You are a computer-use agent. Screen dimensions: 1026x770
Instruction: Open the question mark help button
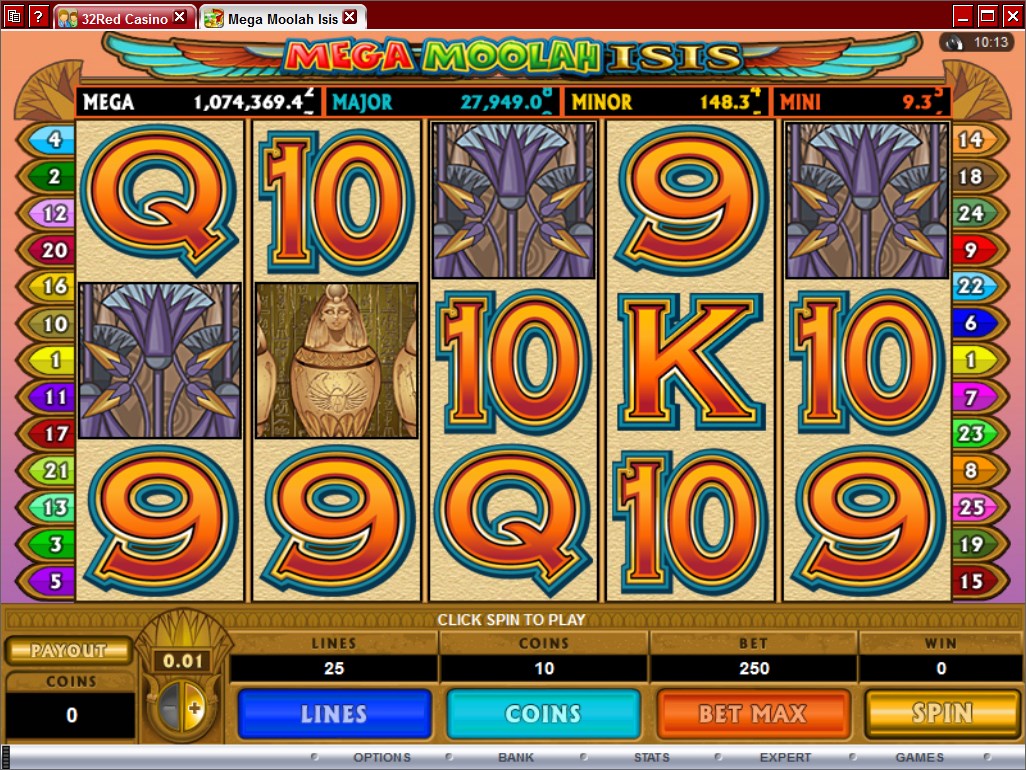(x=38, y=17)
